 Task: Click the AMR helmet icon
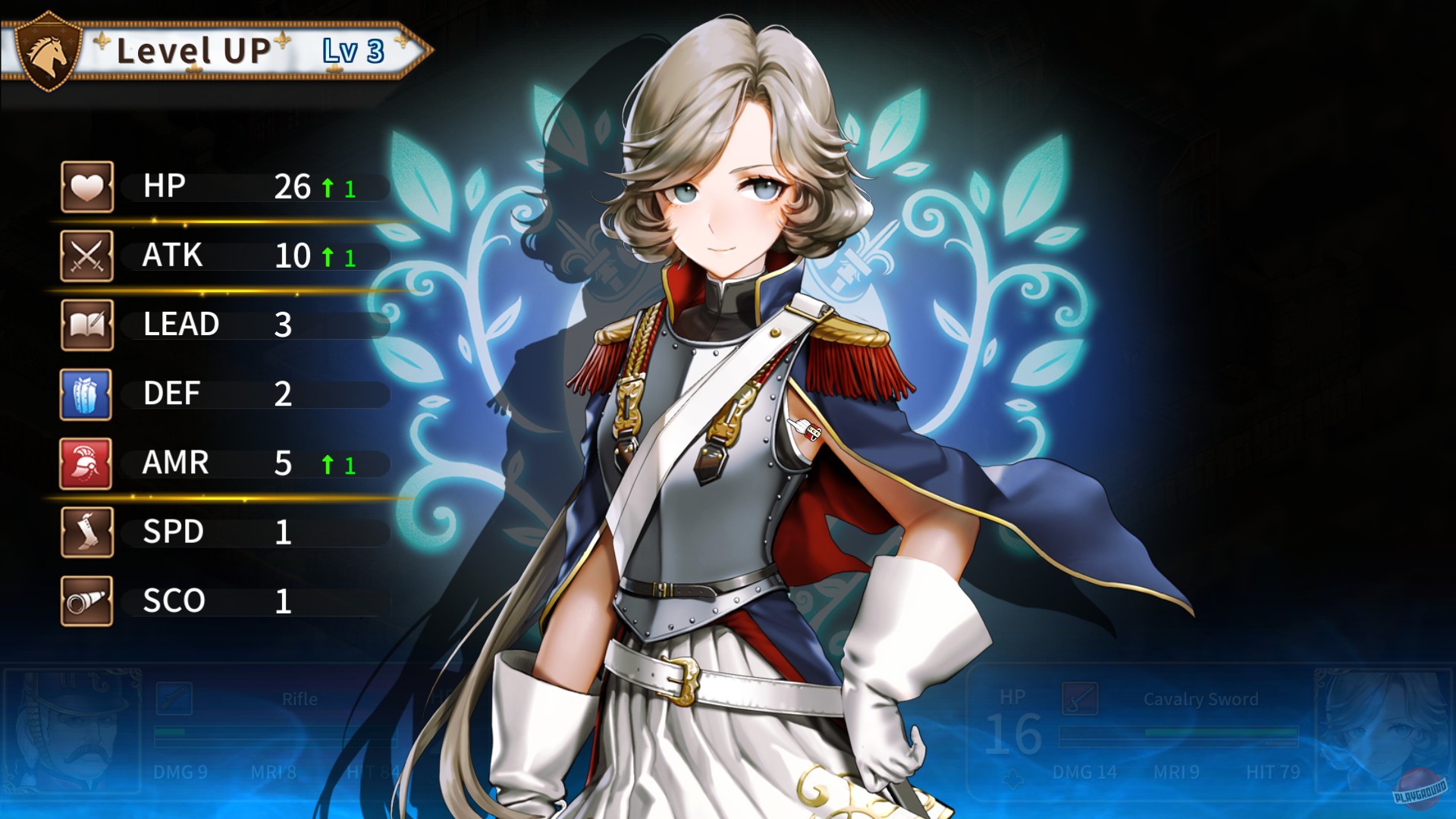(x=86, y=462)
